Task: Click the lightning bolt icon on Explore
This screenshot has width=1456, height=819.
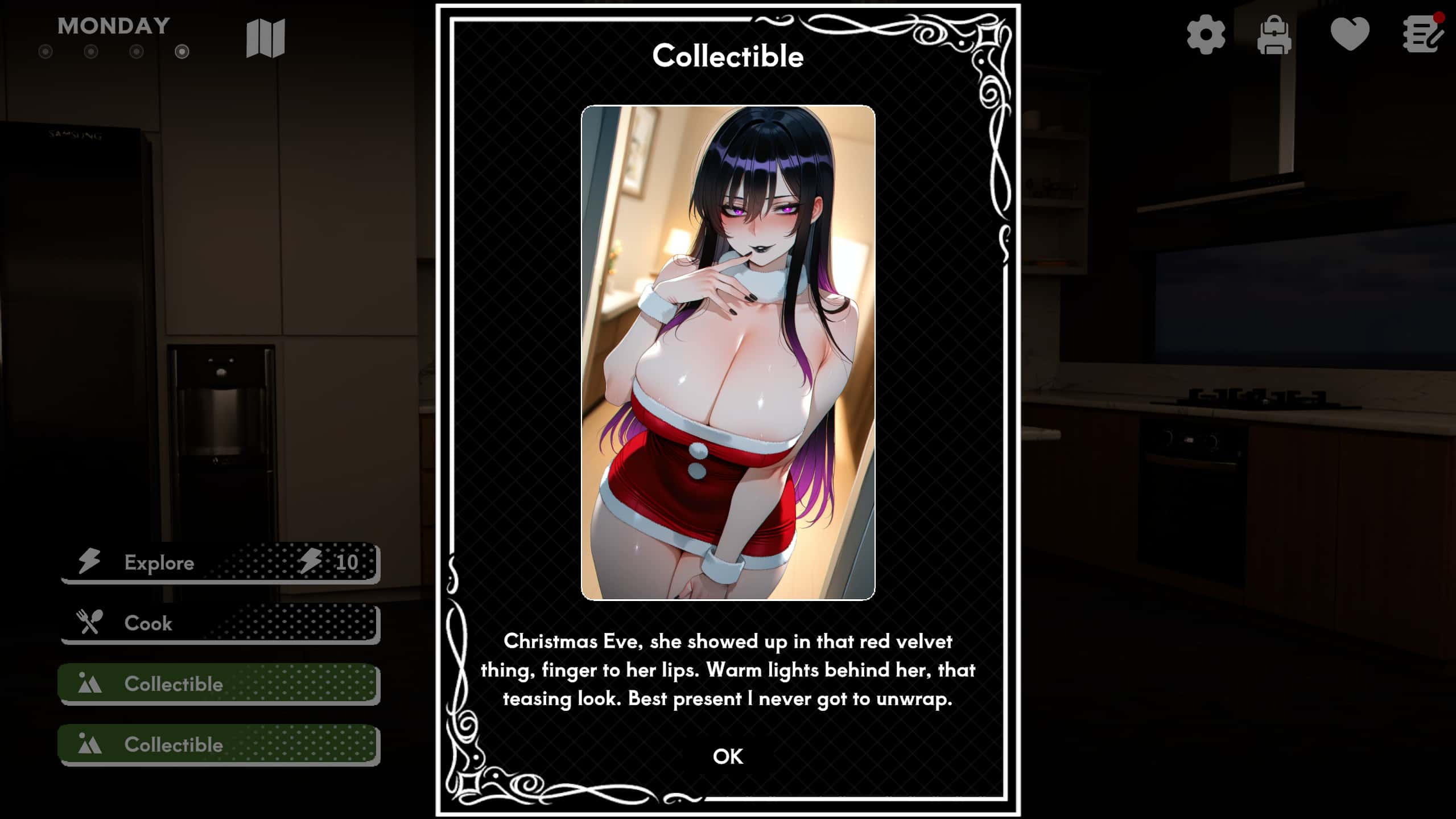Action: click(89, 562)
